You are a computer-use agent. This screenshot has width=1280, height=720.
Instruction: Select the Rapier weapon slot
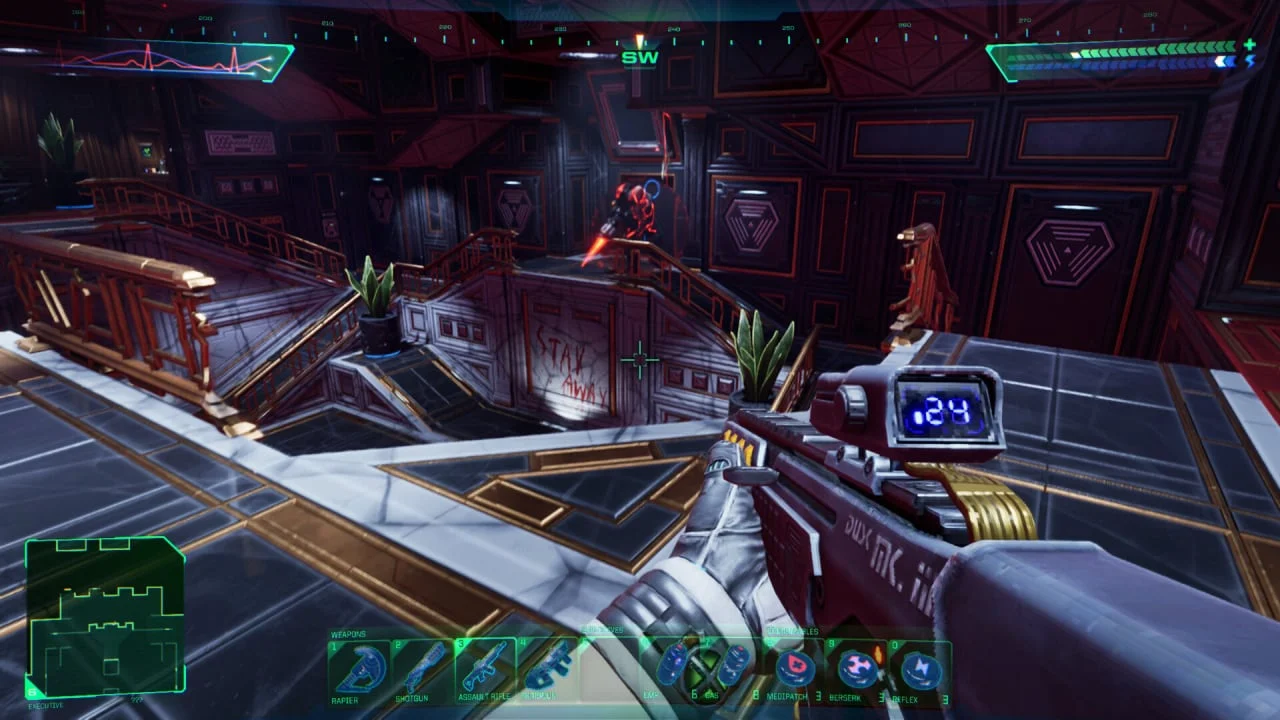pos(360,668)
